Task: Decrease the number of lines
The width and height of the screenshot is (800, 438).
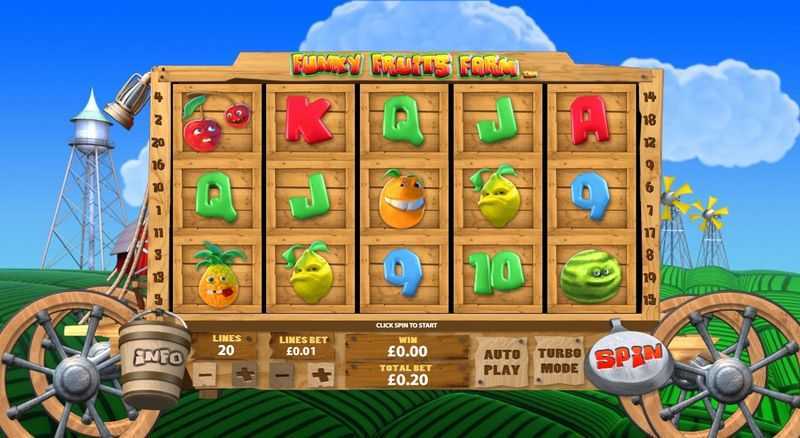Action: pyautogui.click(x=204, y=375)
